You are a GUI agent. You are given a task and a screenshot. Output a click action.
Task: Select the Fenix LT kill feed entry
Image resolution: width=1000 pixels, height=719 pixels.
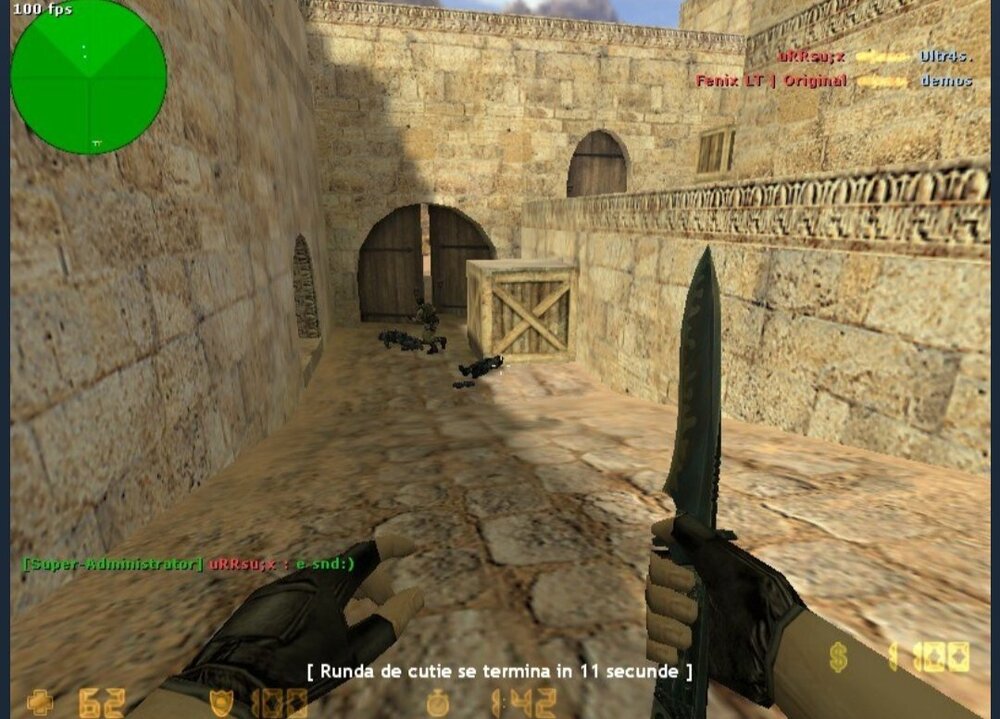834,80
